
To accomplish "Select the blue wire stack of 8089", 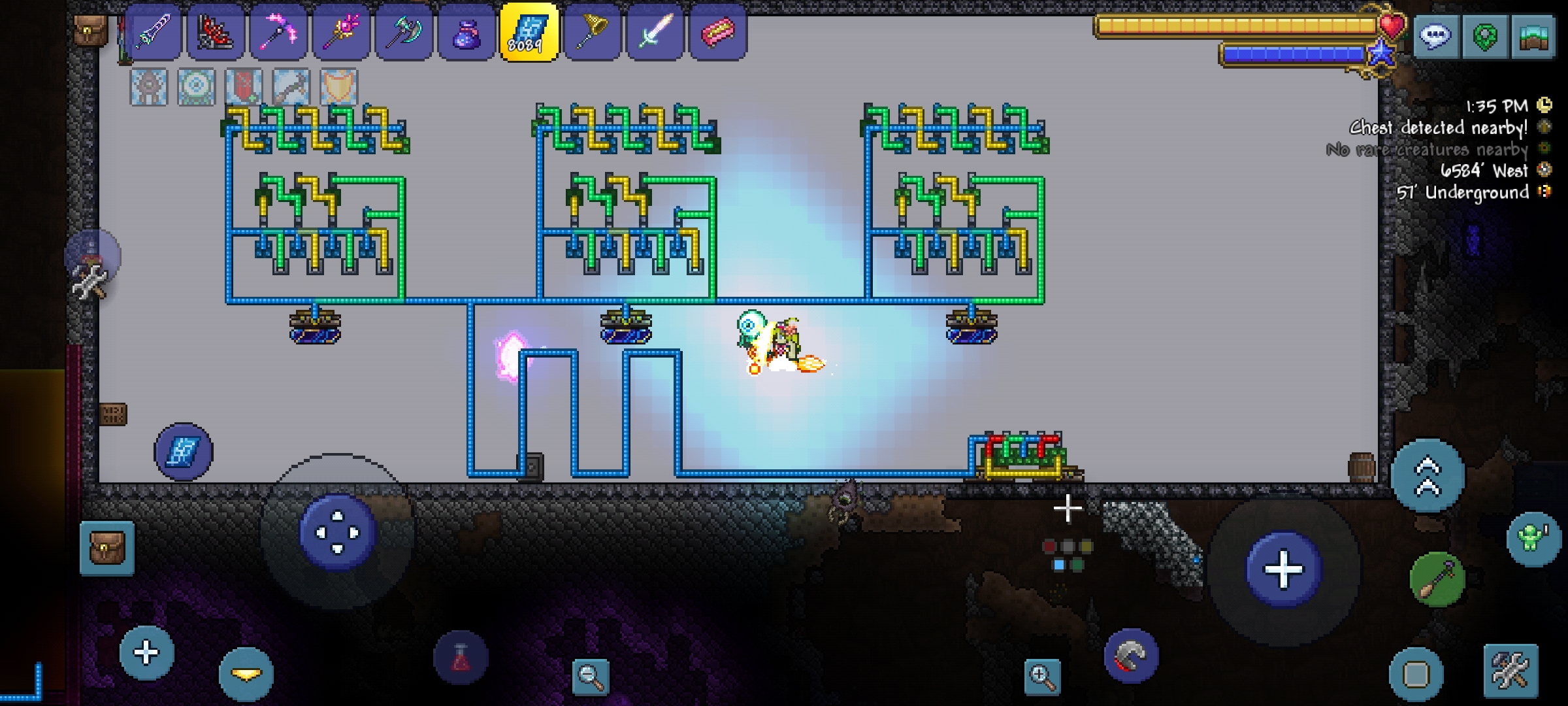I will coord(529,32).
